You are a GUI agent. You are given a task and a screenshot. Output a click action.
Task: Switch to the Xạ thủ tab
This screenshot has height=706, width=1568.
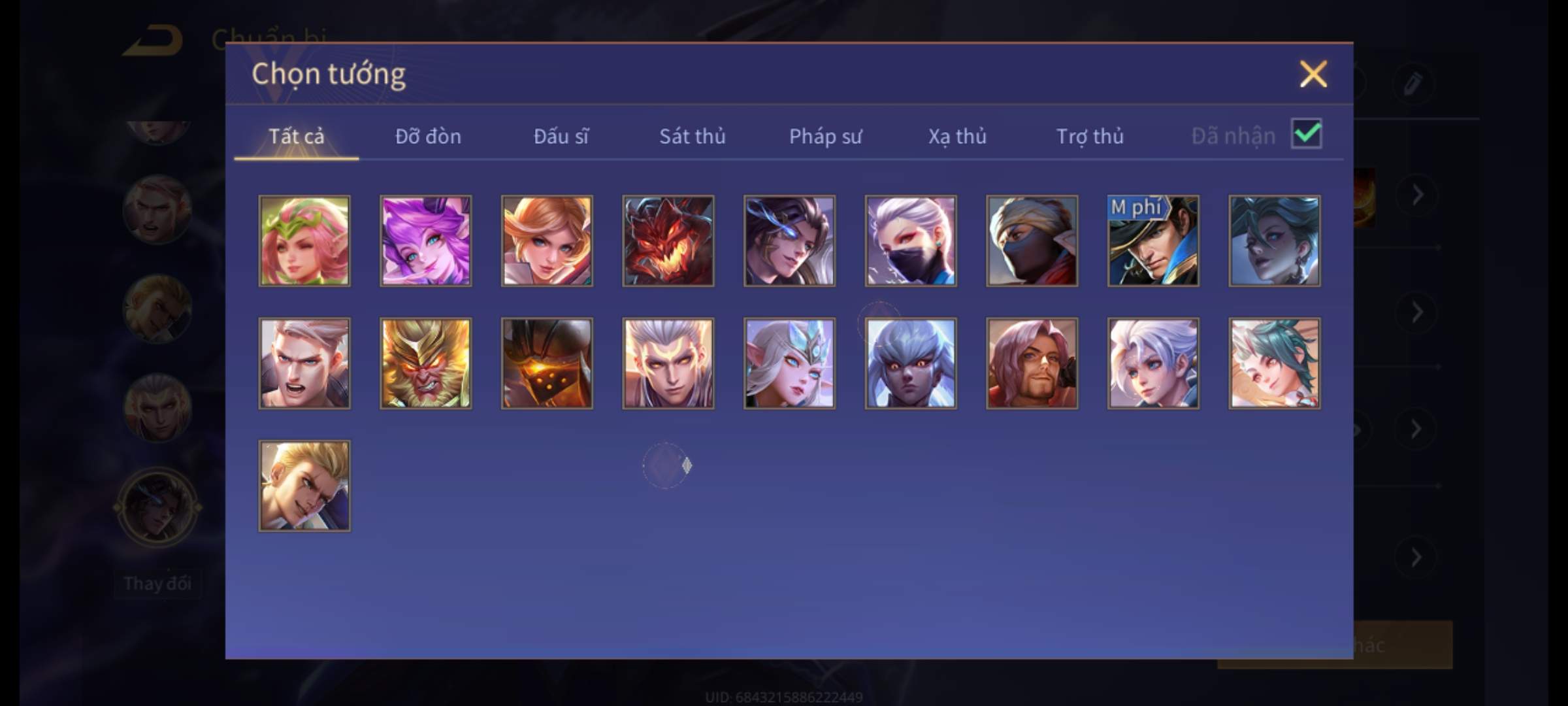pyautogui.click(x=957, y=136)
